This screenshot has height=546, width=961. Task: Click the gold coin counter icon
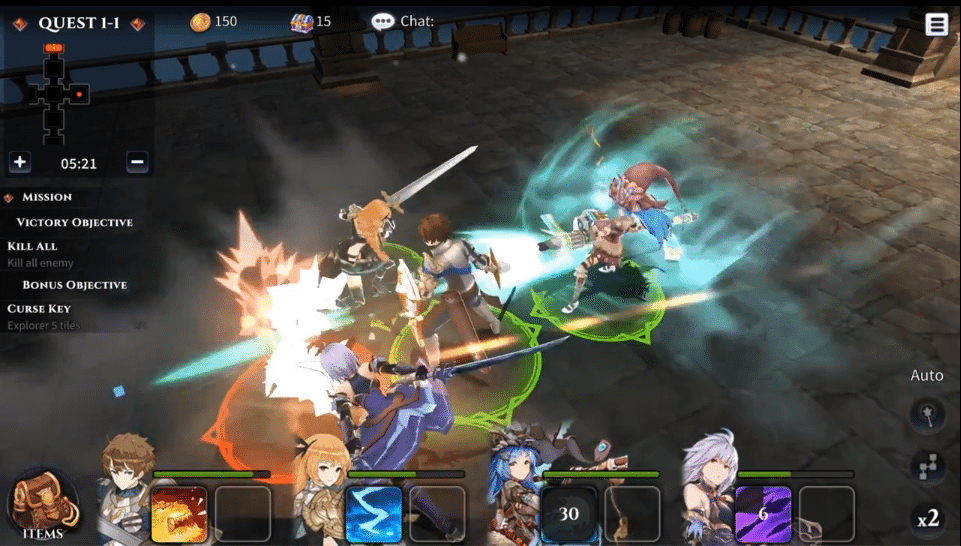(201, 21)
